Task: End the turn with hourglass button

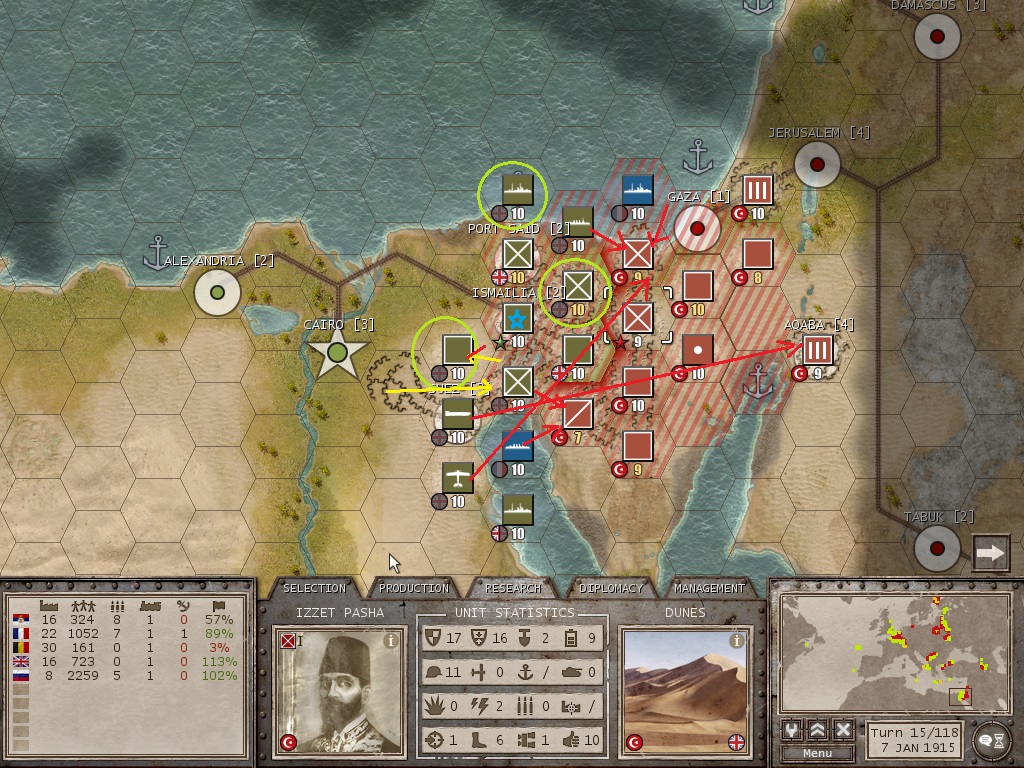Action: pyautogui.click(x=990, y=739)
